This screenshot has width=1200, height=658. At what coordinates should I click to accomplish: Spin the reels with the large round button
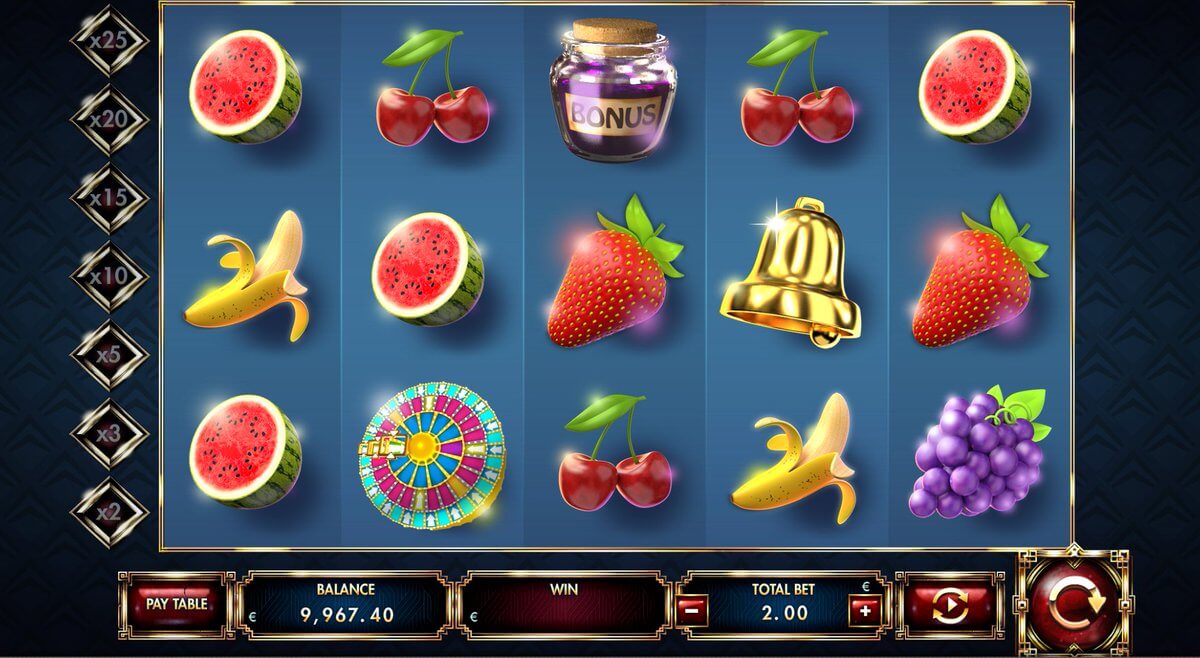coord(1073,602)
